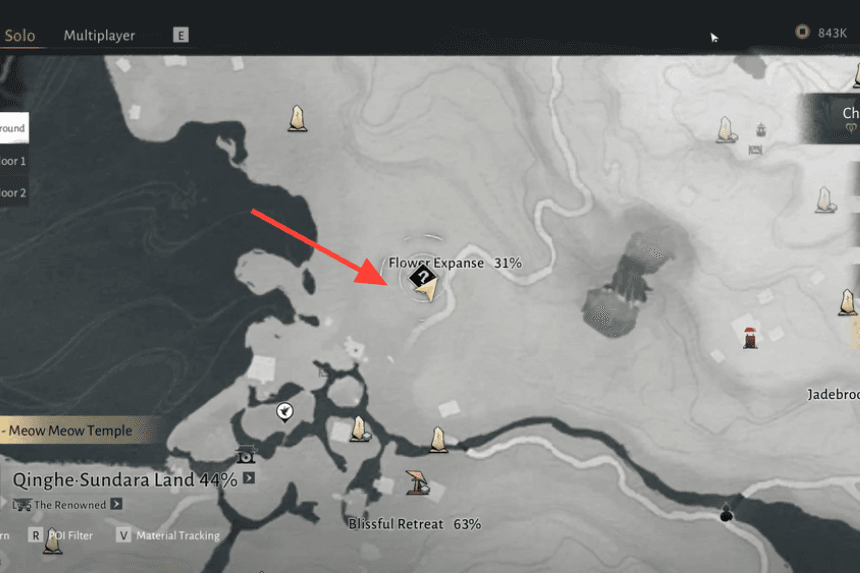Viewport: 860px width, 573px height.
Task: Open Material Tracking
Action: tap(169, 535)
